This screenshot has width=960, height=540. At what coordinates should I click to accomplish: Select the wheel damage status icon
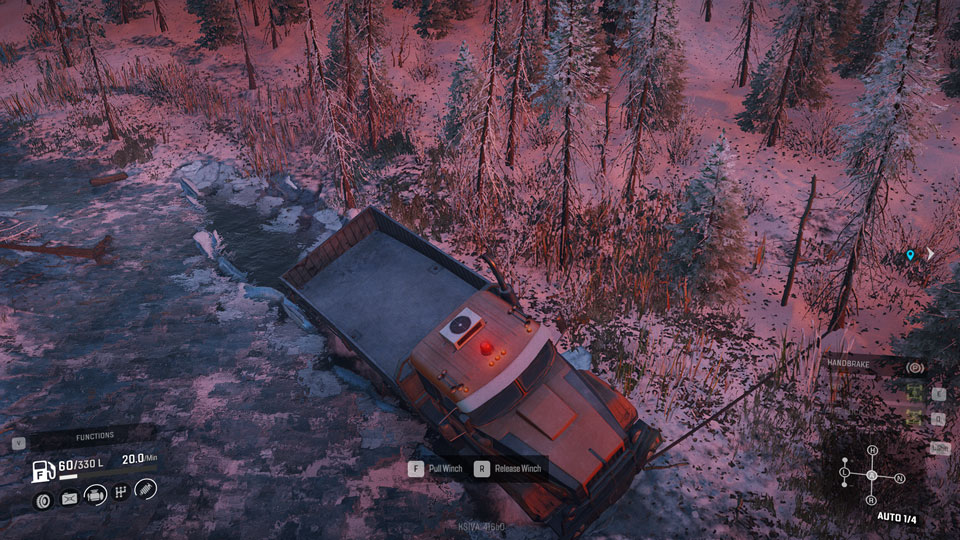[43, 498]
